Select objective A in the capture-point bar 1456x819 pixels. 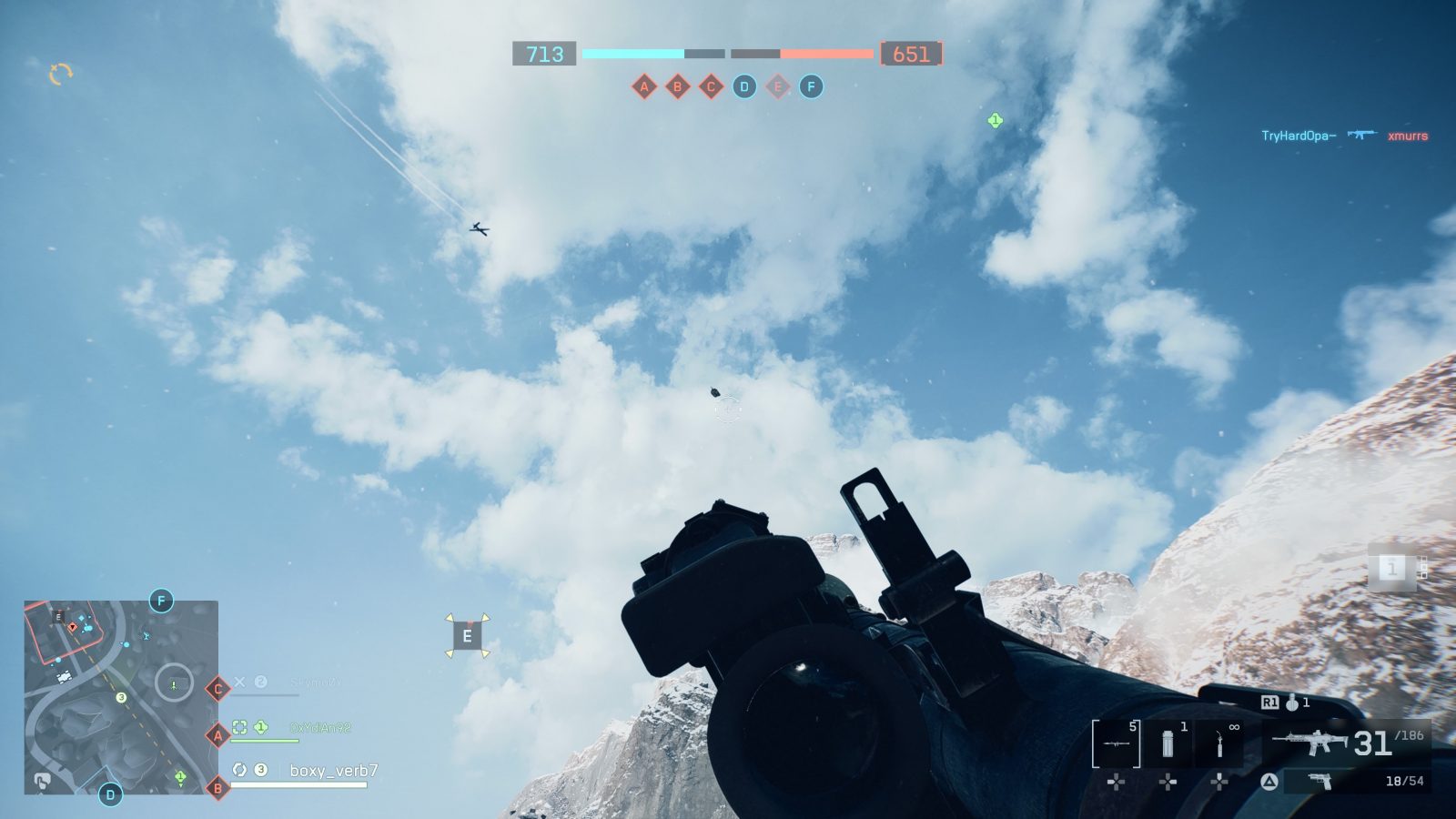(644, 87)
